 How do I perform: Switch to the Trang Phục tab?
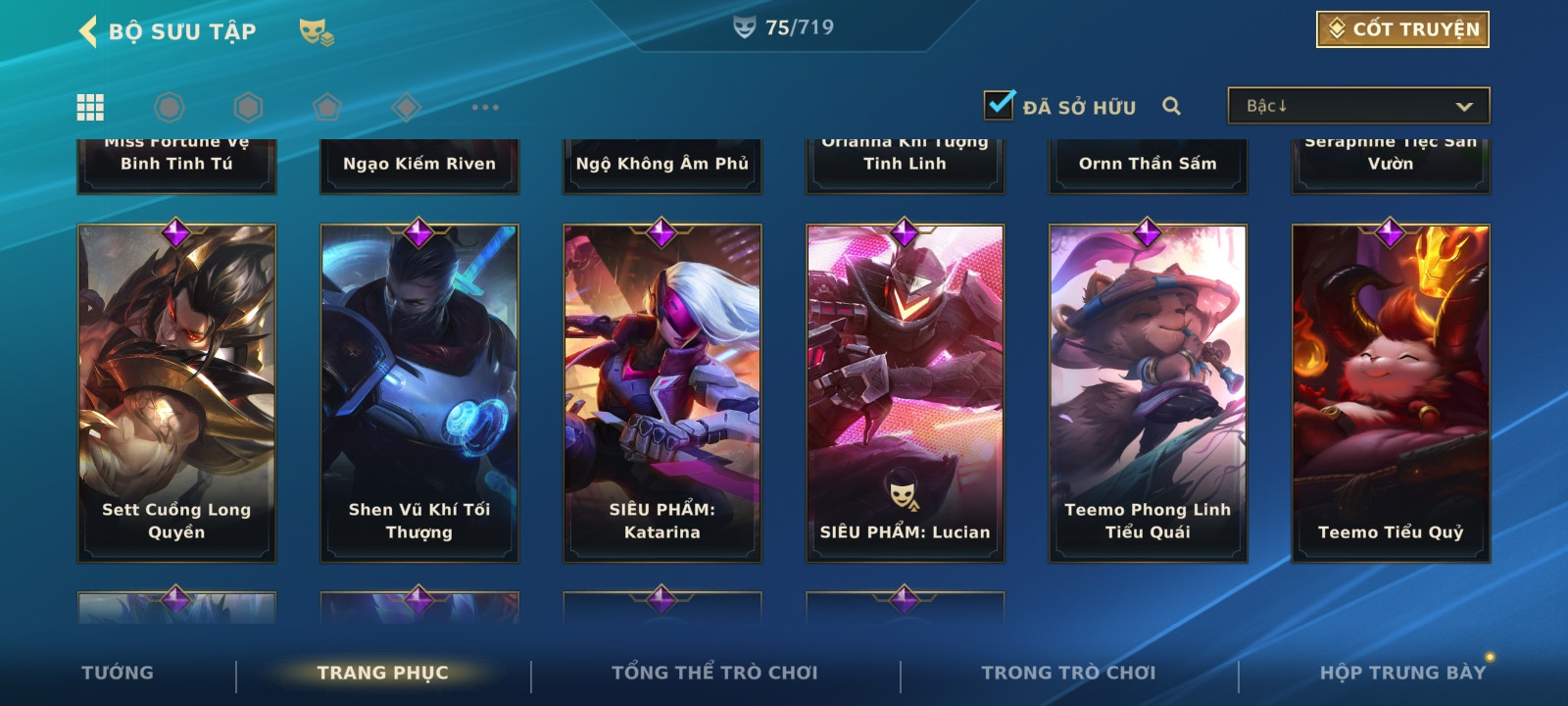pyautogui.click(x=382, y=673)
